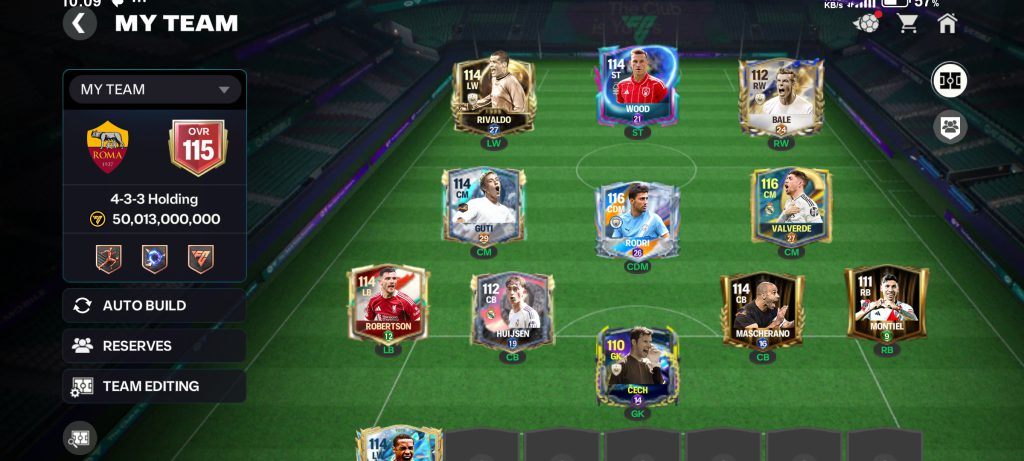Pick the Rodri CDM card
This screenshot has width=1024, height=461.
tap(637, 220)
